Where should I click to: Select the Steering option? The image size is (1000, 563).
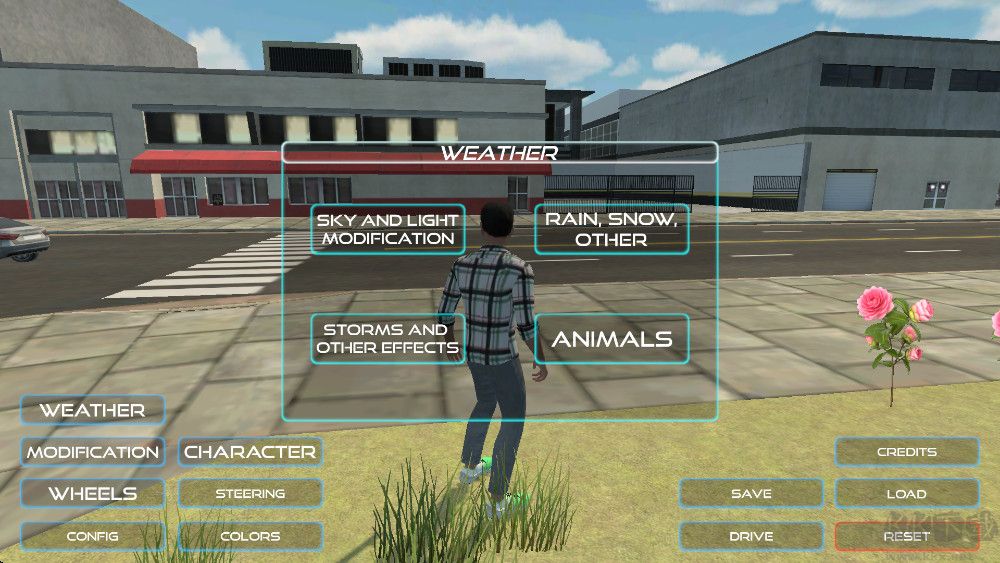point(250,494)
